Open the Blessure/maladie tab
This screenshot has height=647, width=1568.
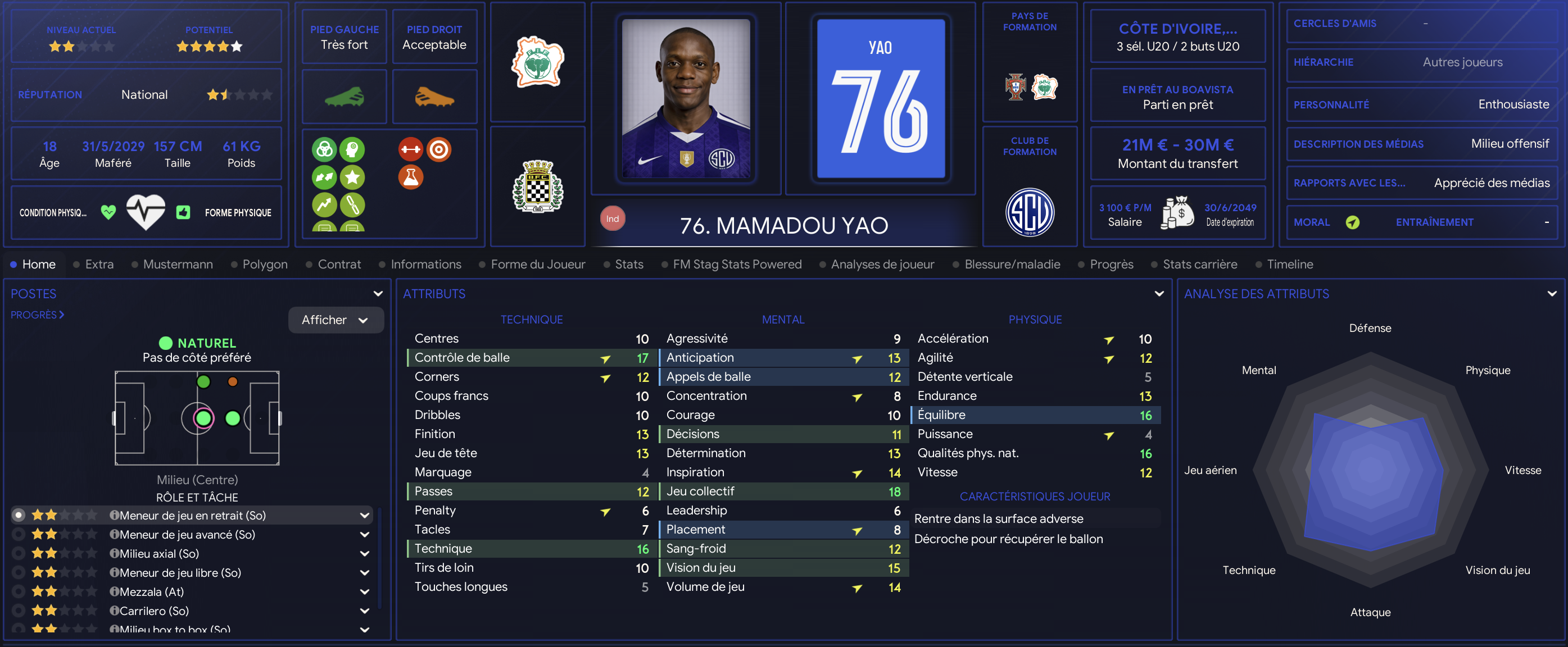1012,265
